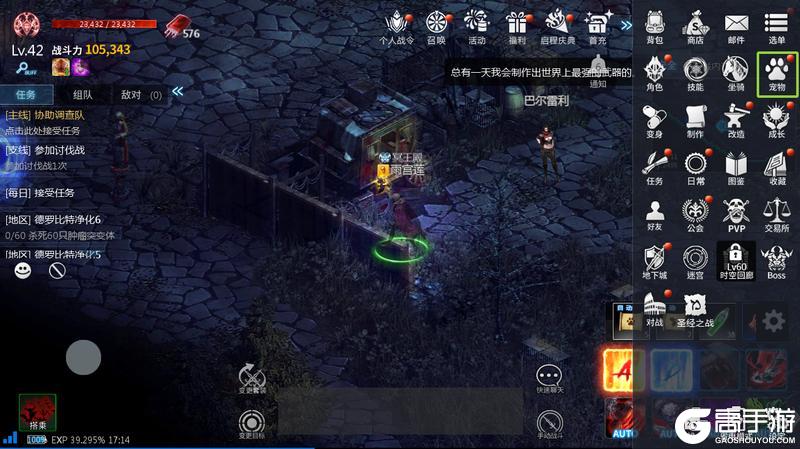Switch to the 组队 team tab
Viewport: 800px width, 449px height.
(x=83, y=95)
